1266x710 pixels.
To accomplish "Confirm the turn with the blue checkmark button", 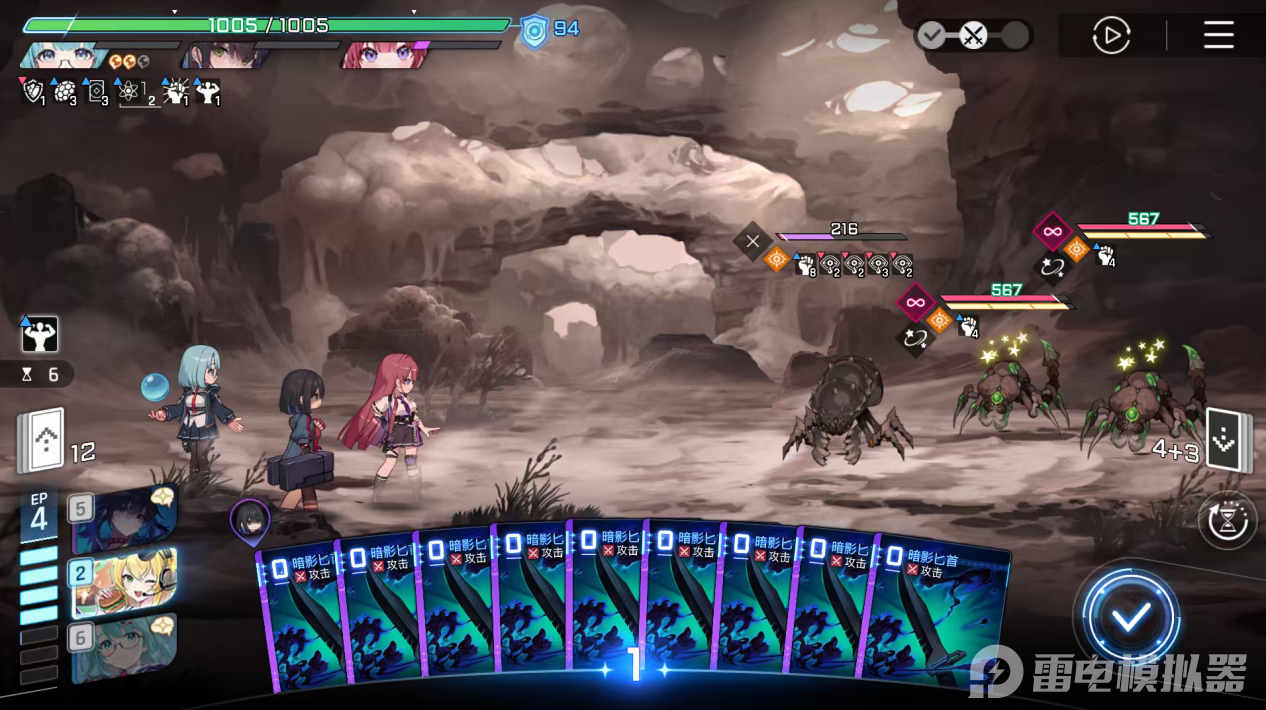I will tap(1131, 617).
